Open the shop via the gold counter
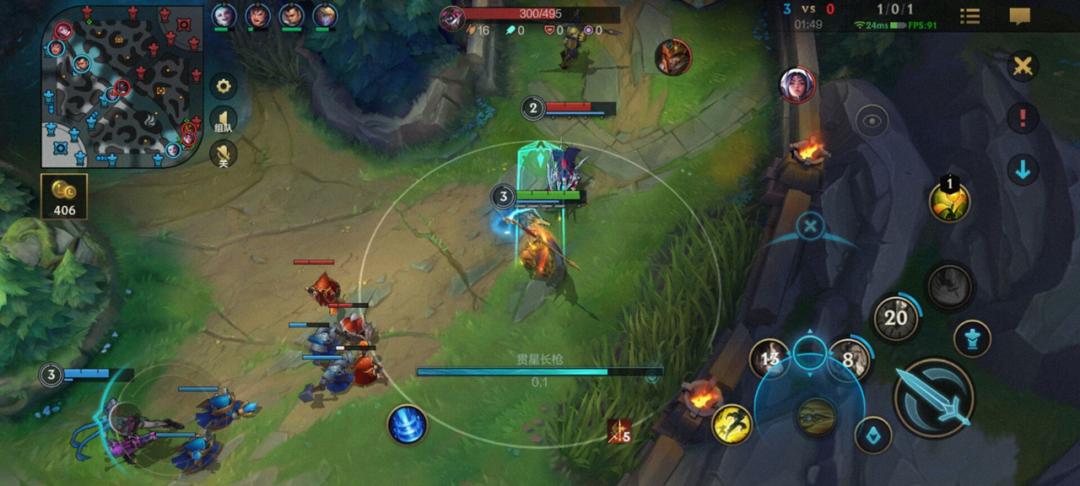Screen dimensions: 1080x486 coord(64,197)
